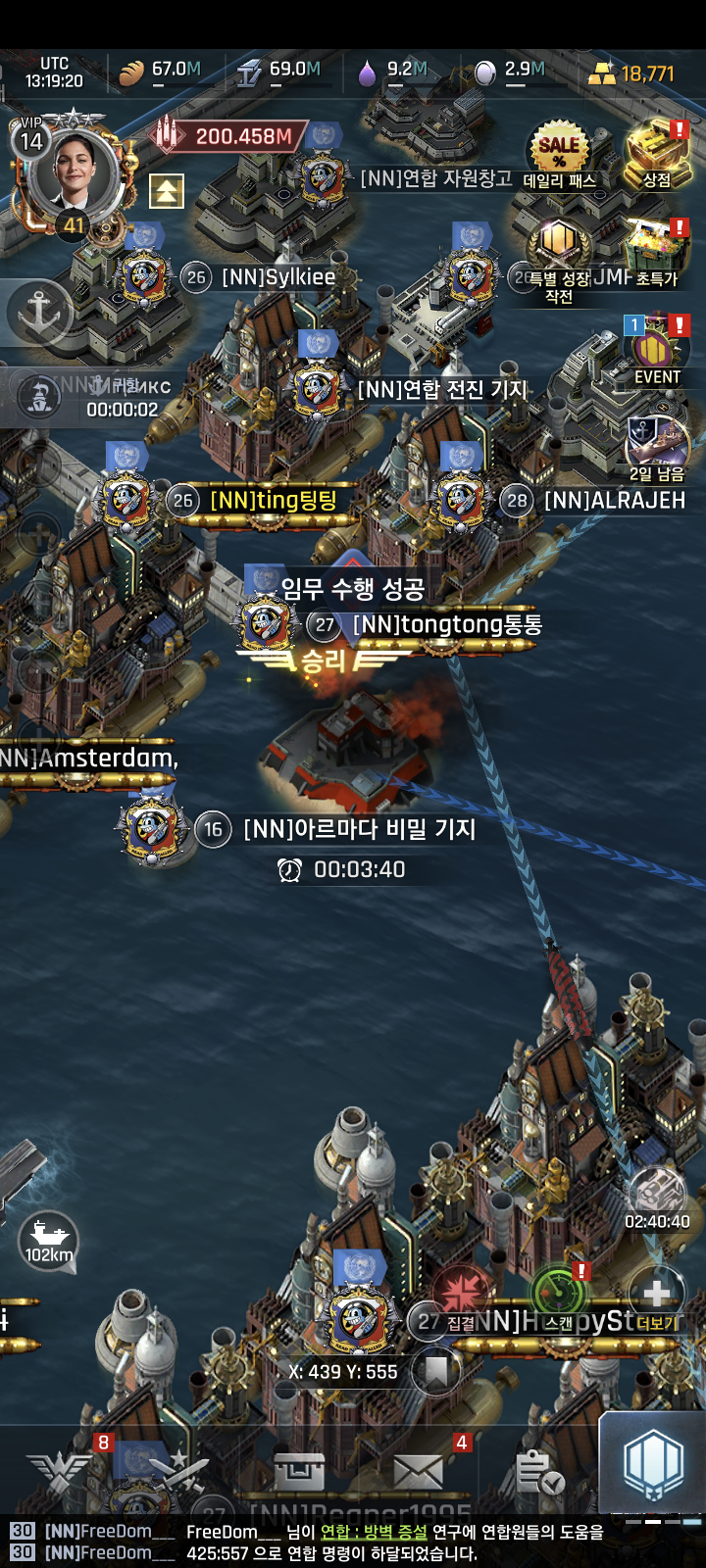This screenshot has height=1568, width=706.
Task: Activate the green radar scan button
Action: tap(559, 1294)
